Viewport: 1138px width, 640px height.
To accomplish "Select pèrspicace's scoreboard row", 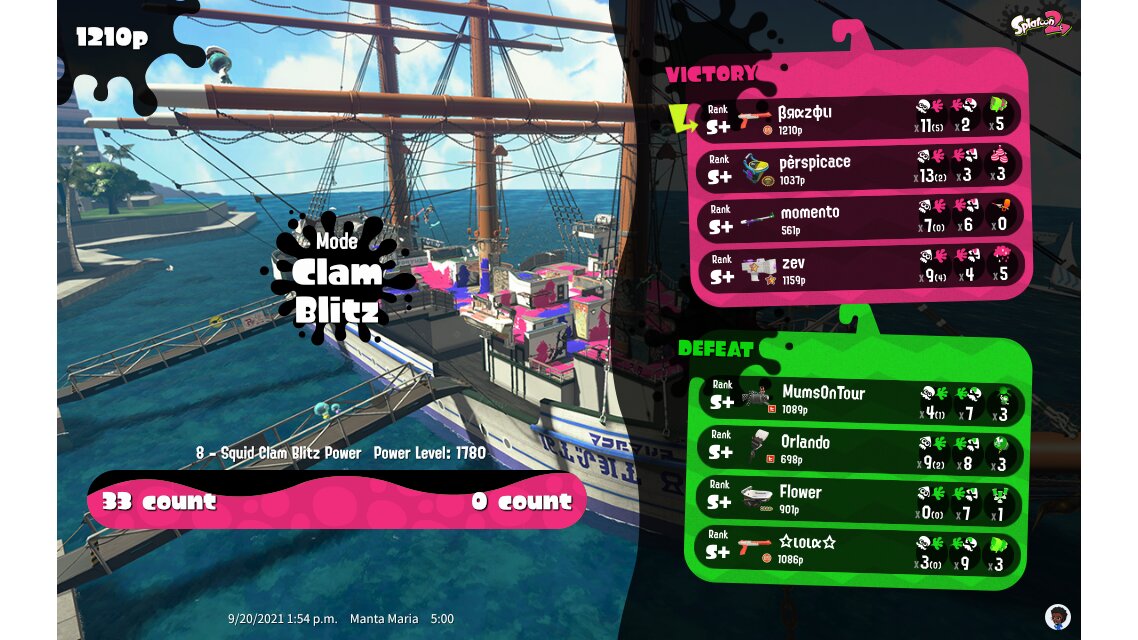I will pyautogui.click(x=860, y=167).
